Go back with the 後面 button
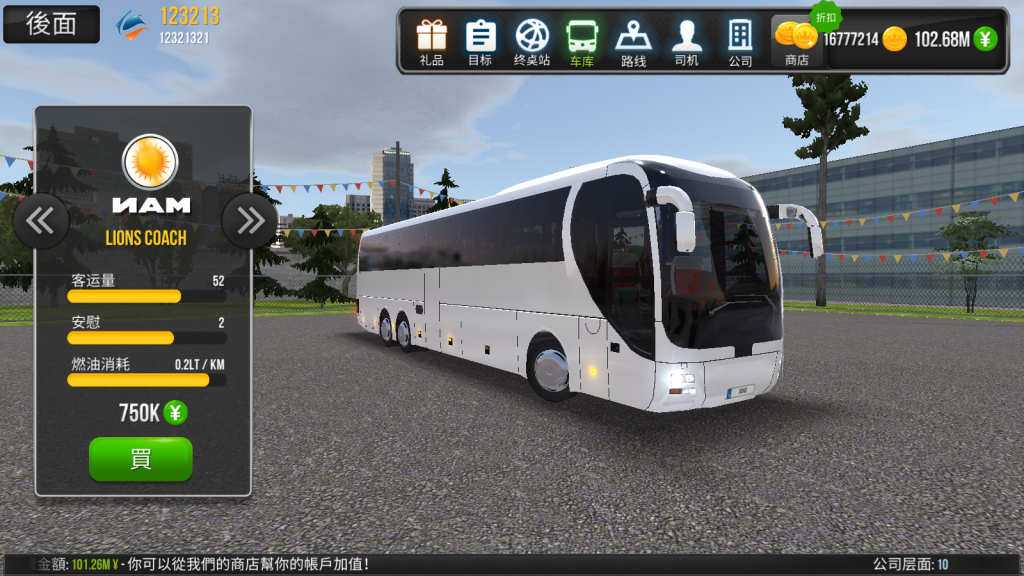1024x576 pixels. point(51,24)
